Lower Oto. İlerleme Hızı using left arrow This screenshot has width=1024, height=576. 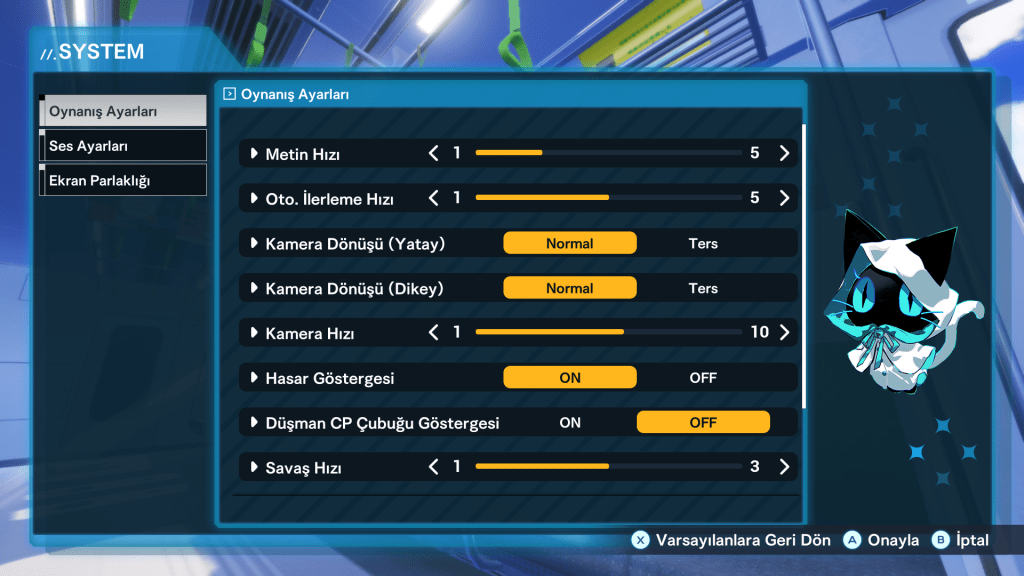pos(434,198)
